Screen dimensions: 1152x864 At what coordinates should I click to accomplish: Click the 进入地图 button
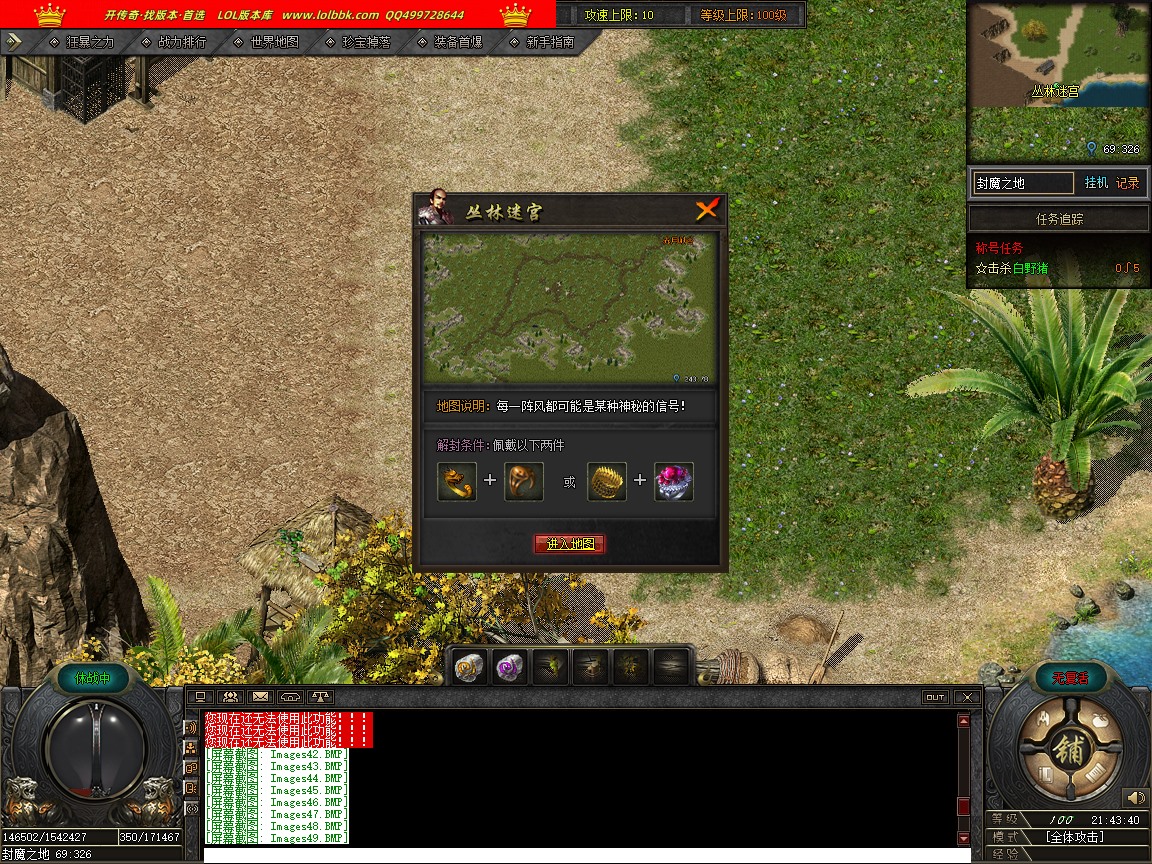tap(570, 544)
